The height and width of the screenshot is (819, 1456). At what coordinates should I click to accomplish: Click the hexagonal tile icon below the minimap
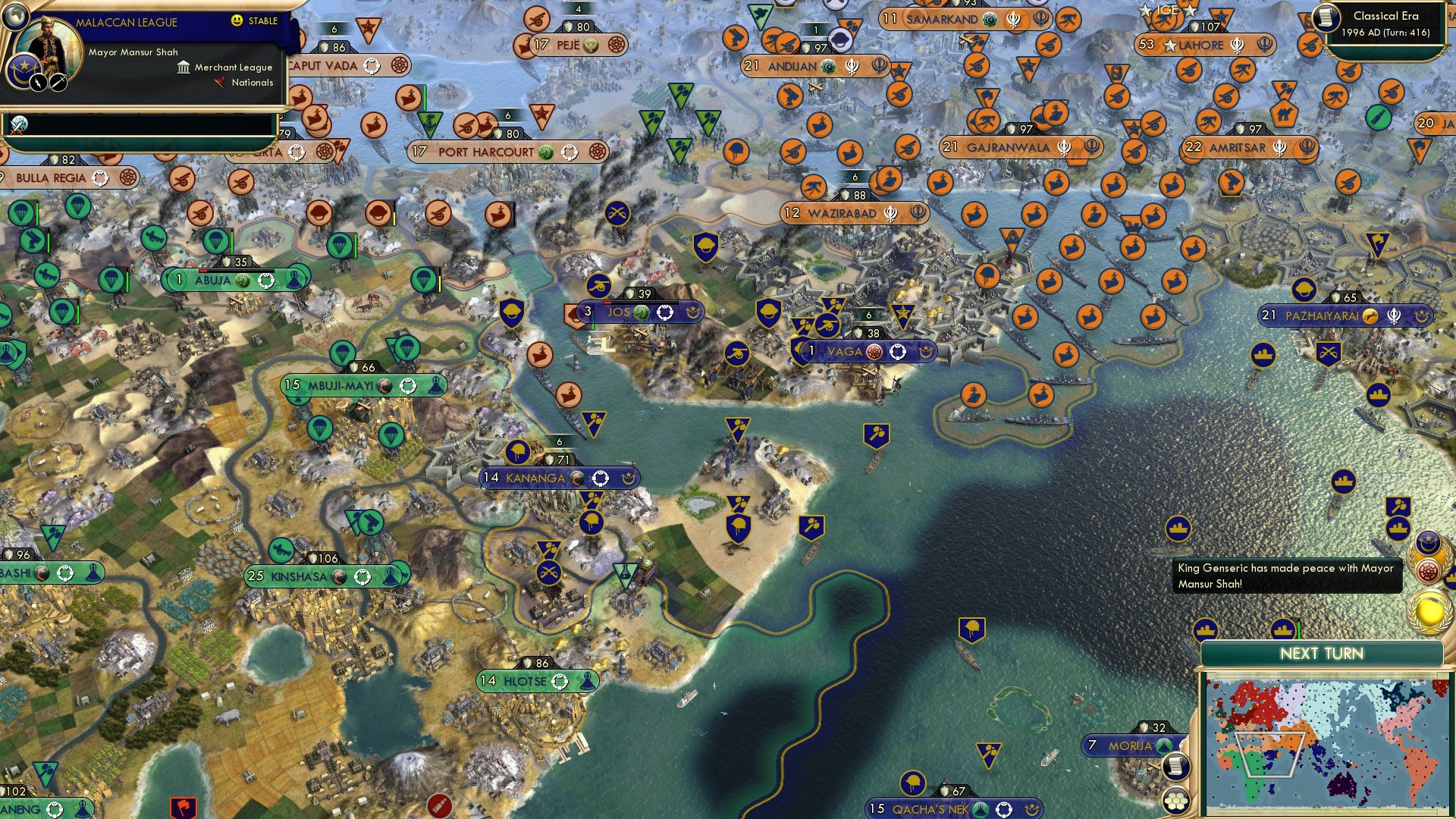click(x=1175, y=802)
